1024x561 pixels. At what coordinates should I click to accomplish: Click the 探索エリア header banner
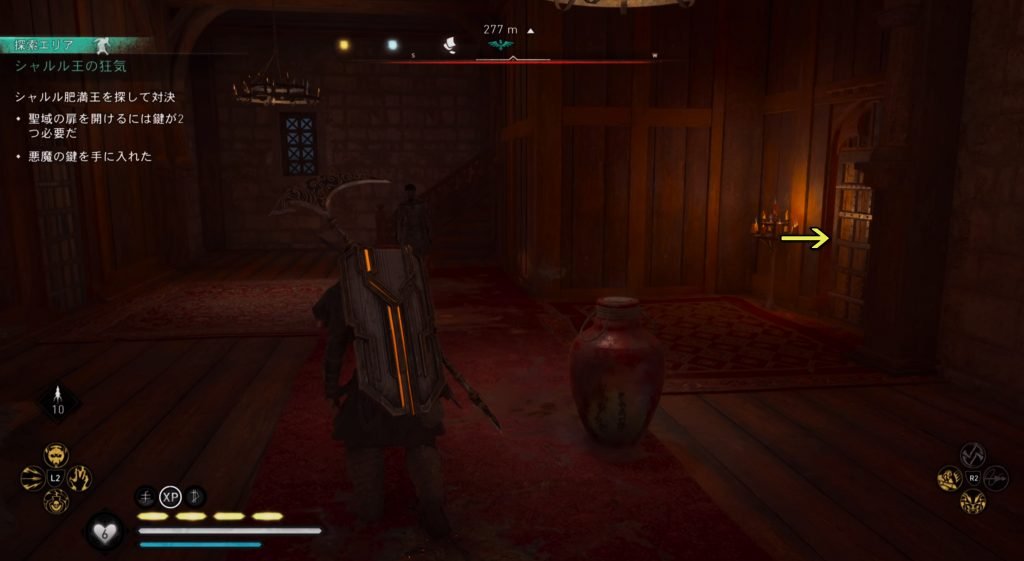pos(40,45)
